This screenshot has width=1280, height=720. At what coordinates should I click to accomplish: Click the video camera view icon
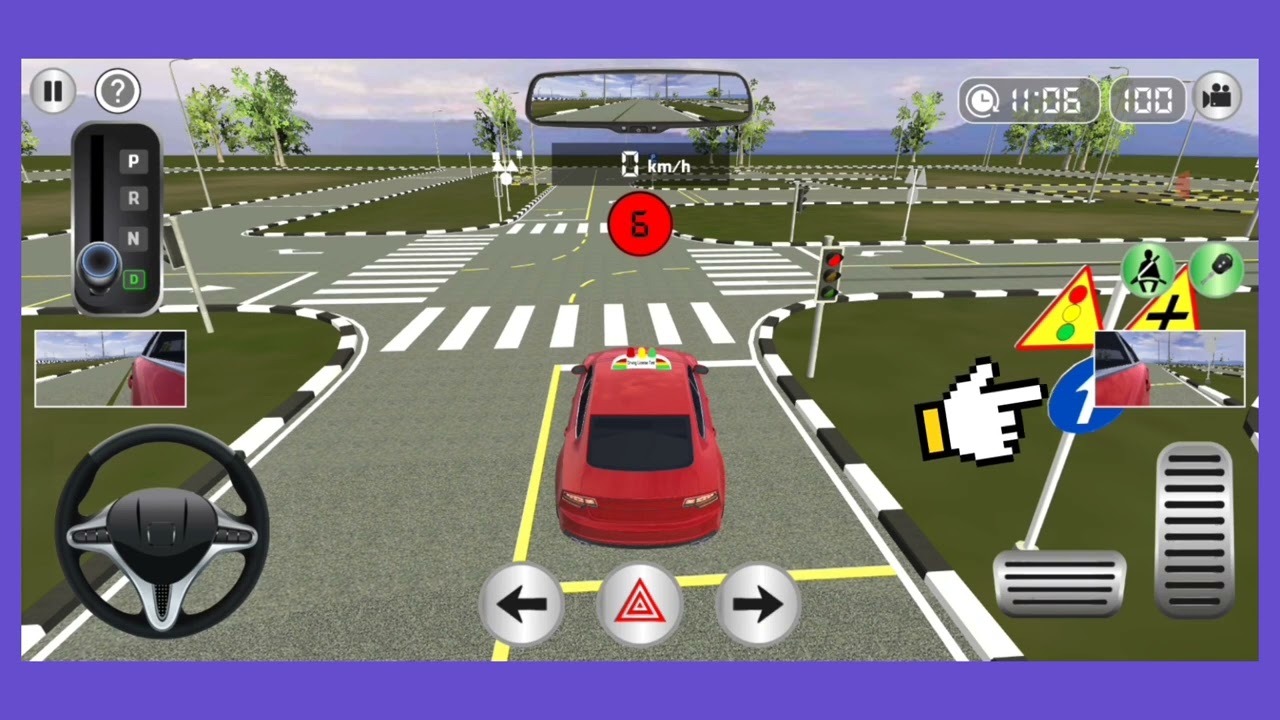pyautogui.click(x=1217, y=98)
